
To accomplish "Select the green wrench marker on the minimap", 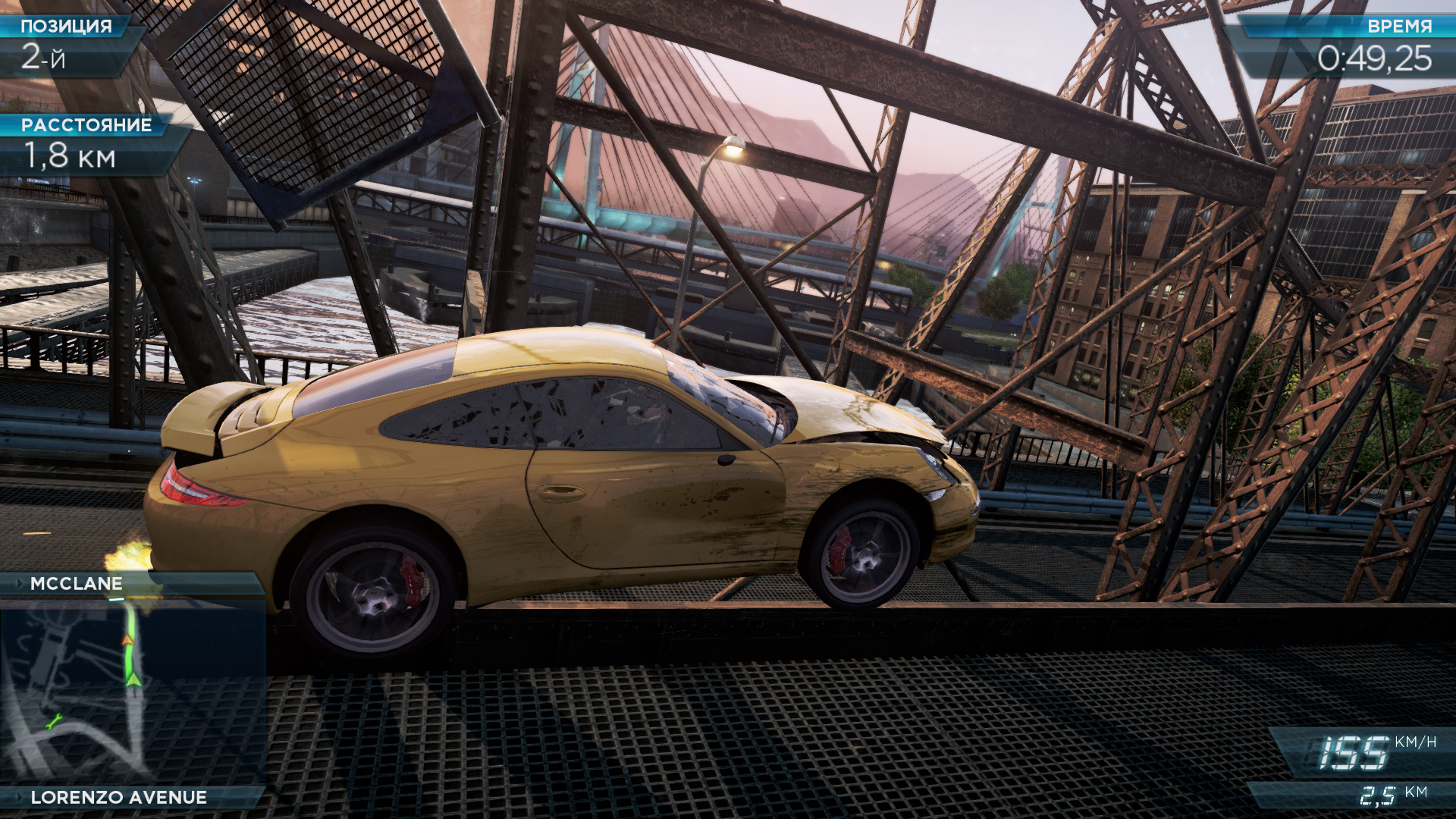I will tap(53, 722).
